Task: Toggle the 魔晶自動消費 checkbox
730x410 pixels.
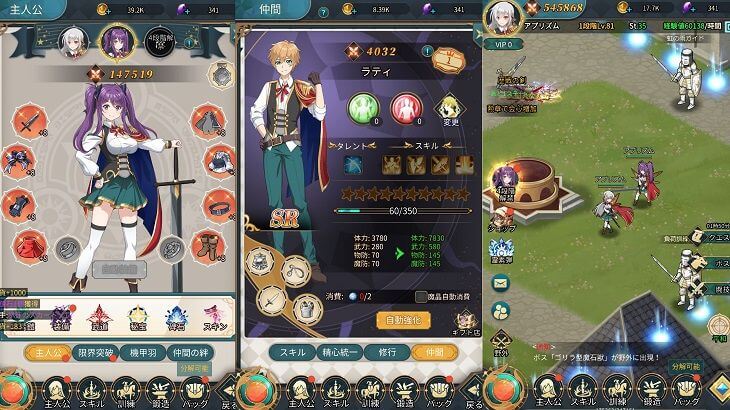Action: click(421, 296)
